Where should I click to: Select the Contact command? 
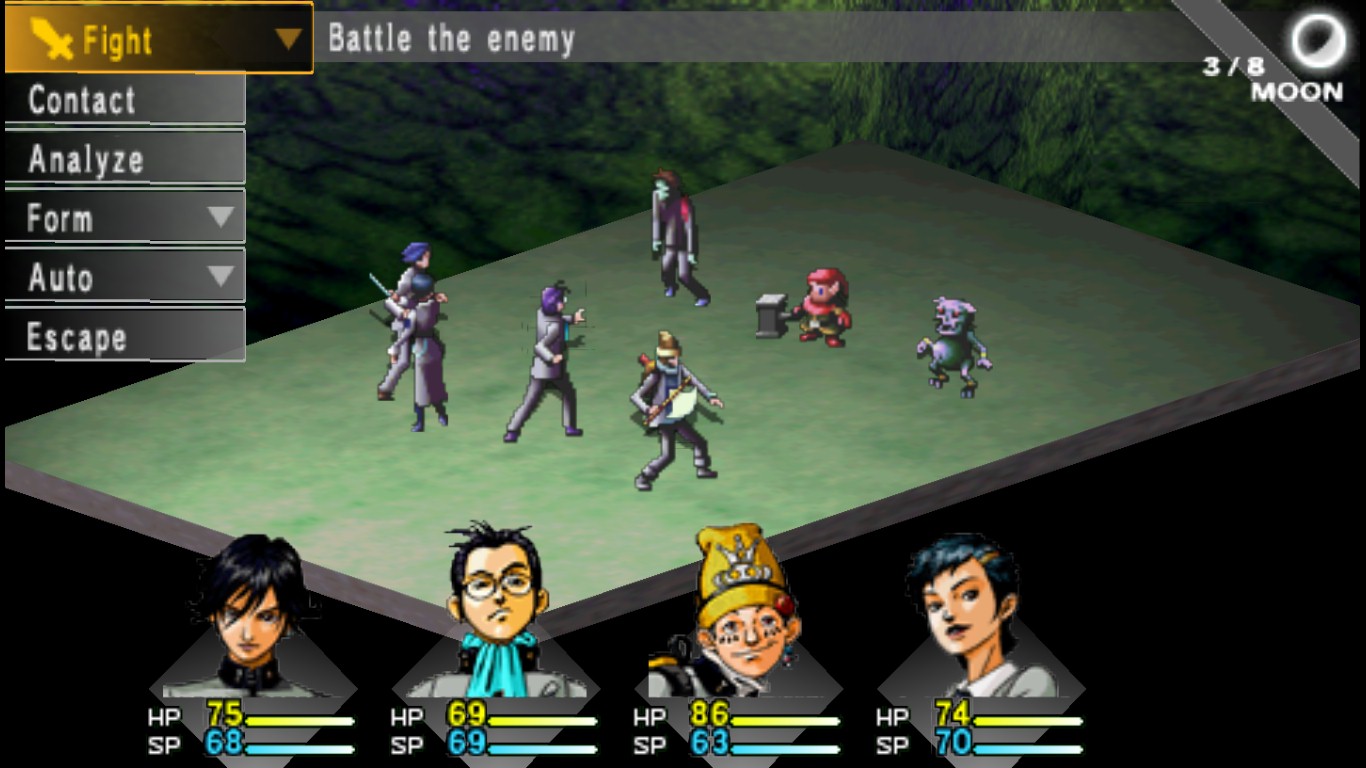82,99
